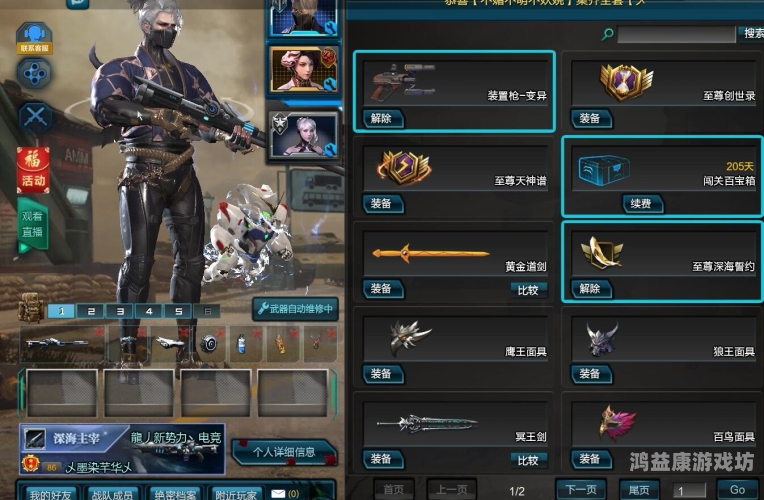Screen dimensions: 764x500
Task: Open 观看直播 live stream viewer
Action: point(33,224)
